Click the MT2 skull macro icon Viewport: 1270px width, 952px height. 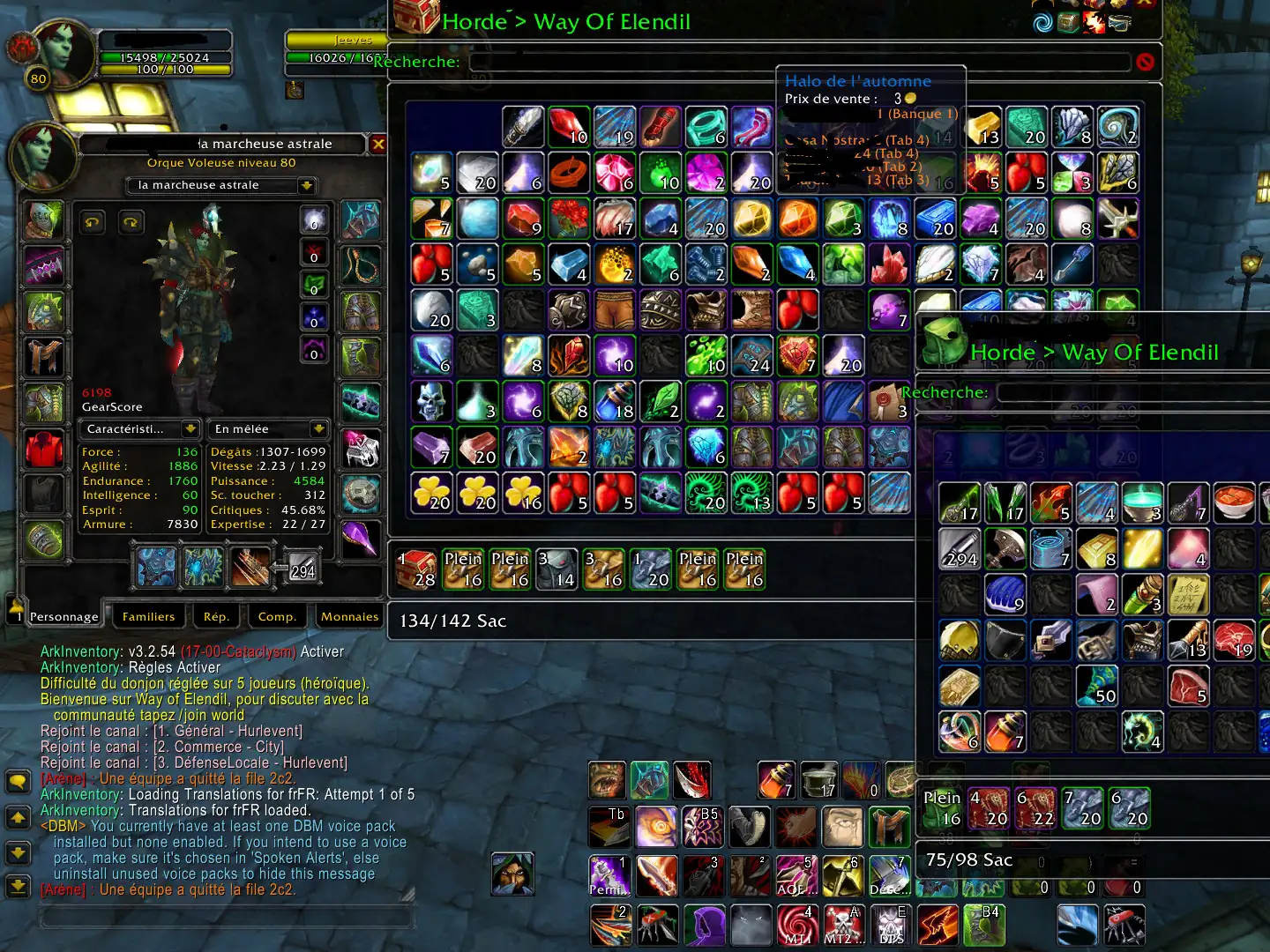click(x=845, y=925)
